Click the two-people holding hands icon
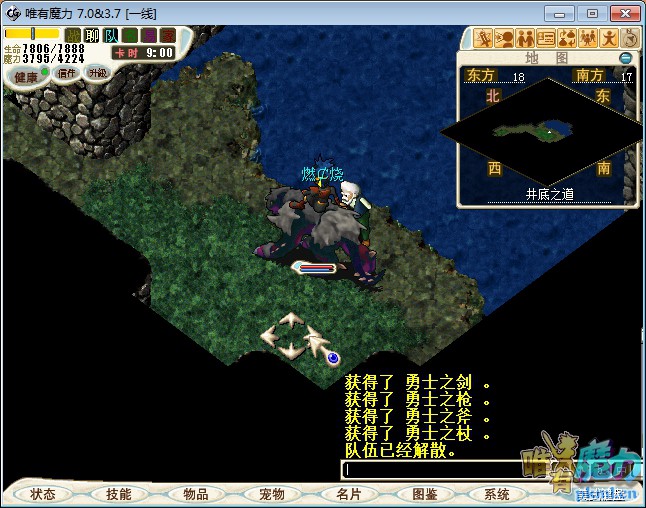This screenshot has width=646, height=508. (523, 39)
